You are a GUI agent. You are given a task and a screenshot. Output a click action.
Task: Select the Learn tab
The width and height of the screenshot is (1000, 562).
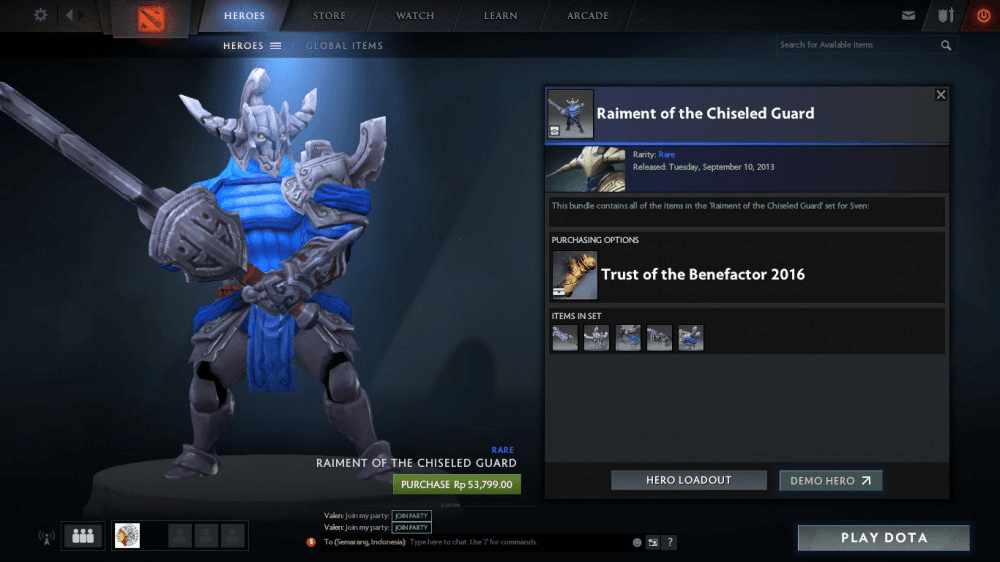(500, 16)
